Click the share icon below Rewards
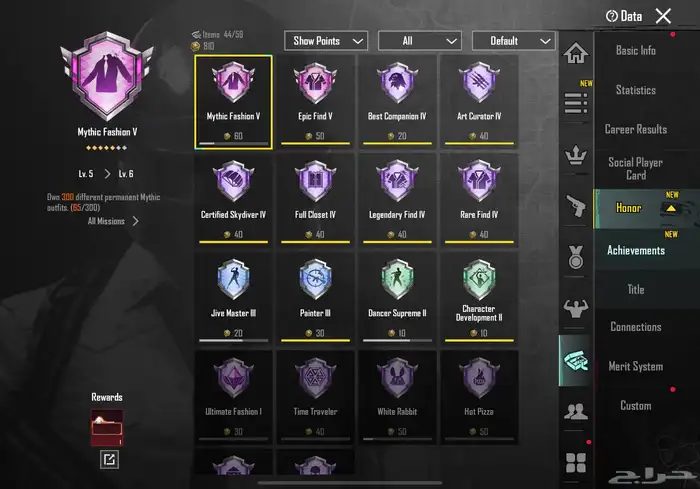This screenshot has height=489, width=700. [x=108, y=459]
